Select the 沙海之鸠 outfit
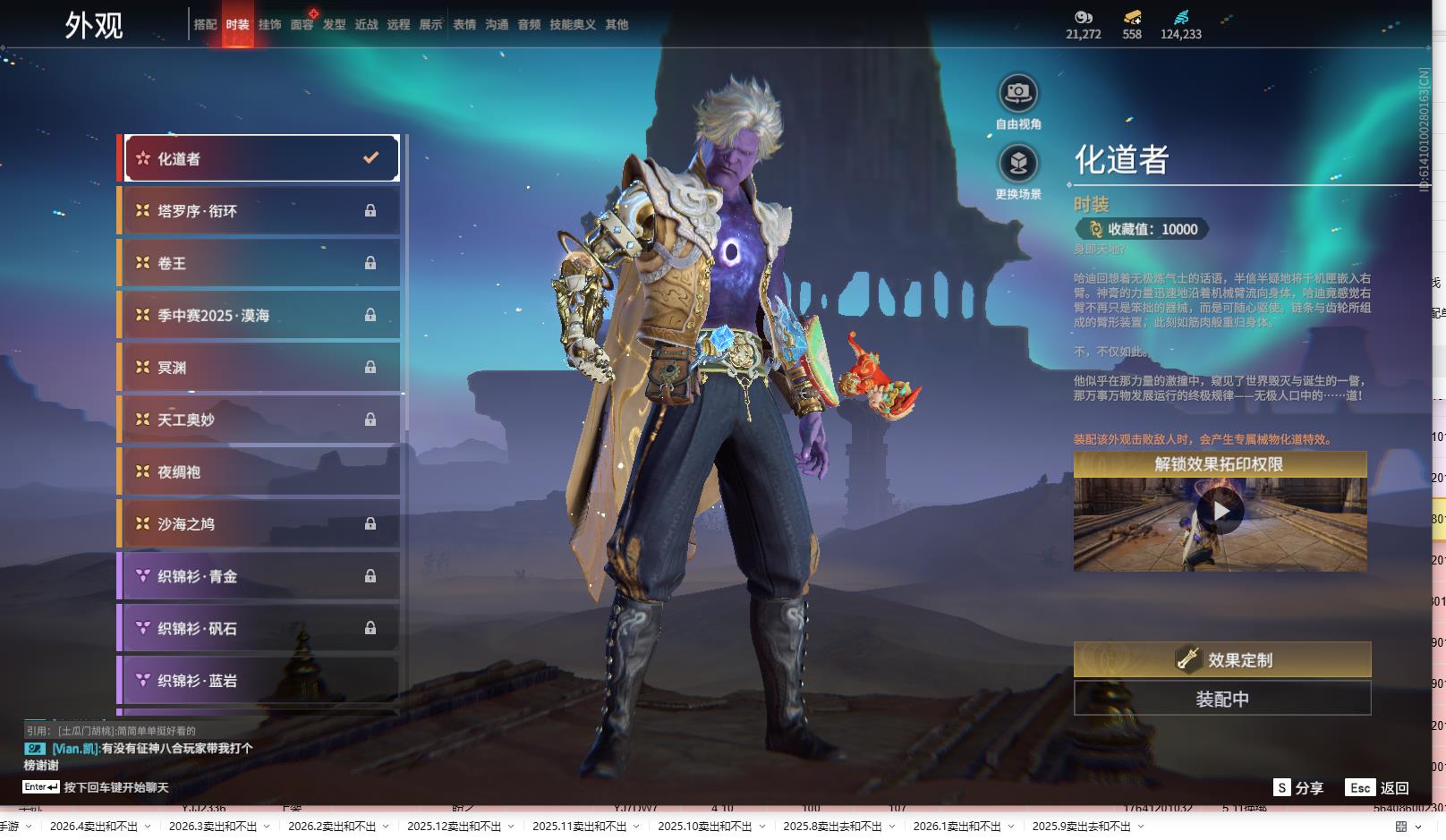The image size is (1446, 840). [x=259, y=524]
